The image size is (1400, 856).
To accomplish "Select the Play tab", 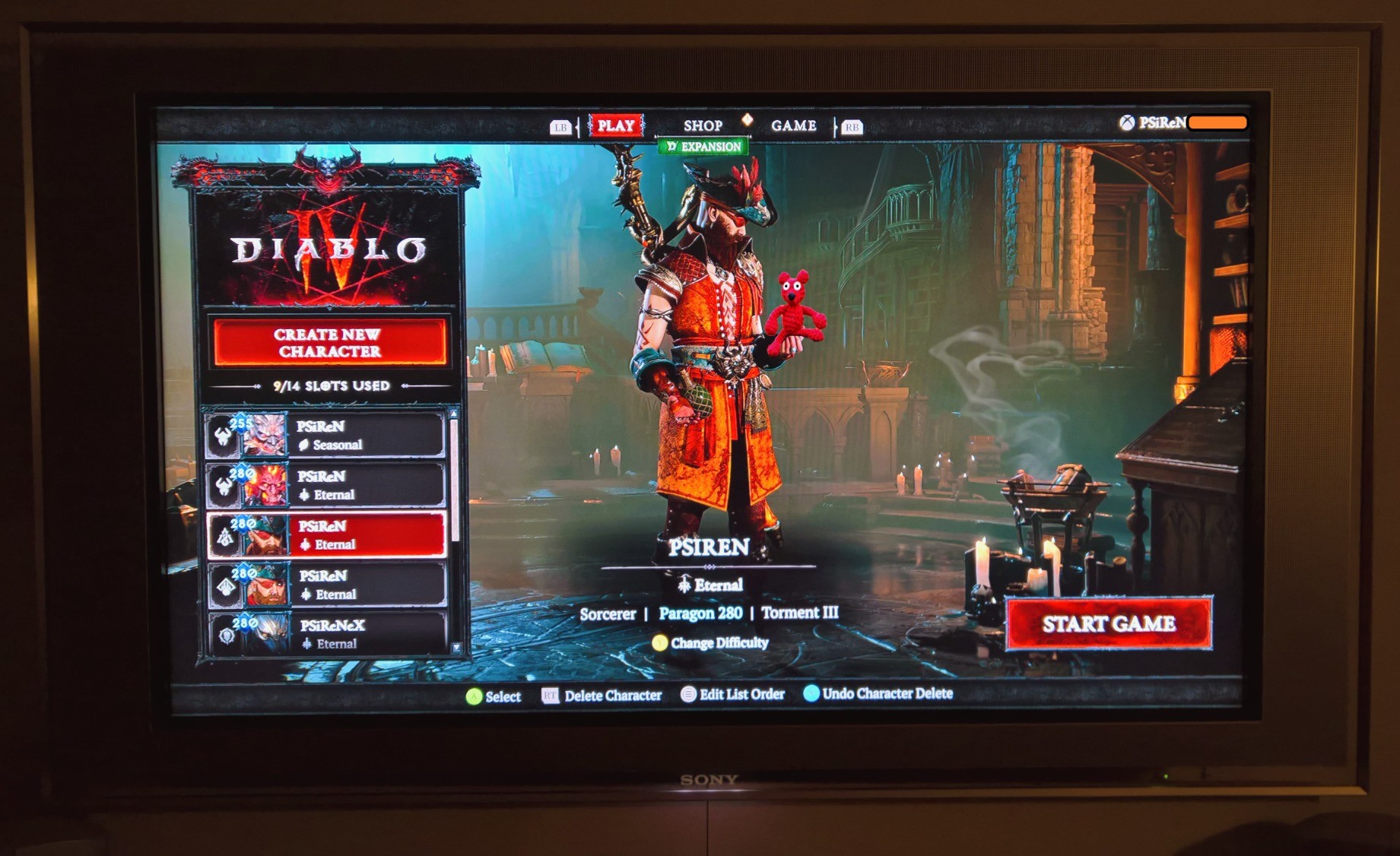I will [615, 126].
